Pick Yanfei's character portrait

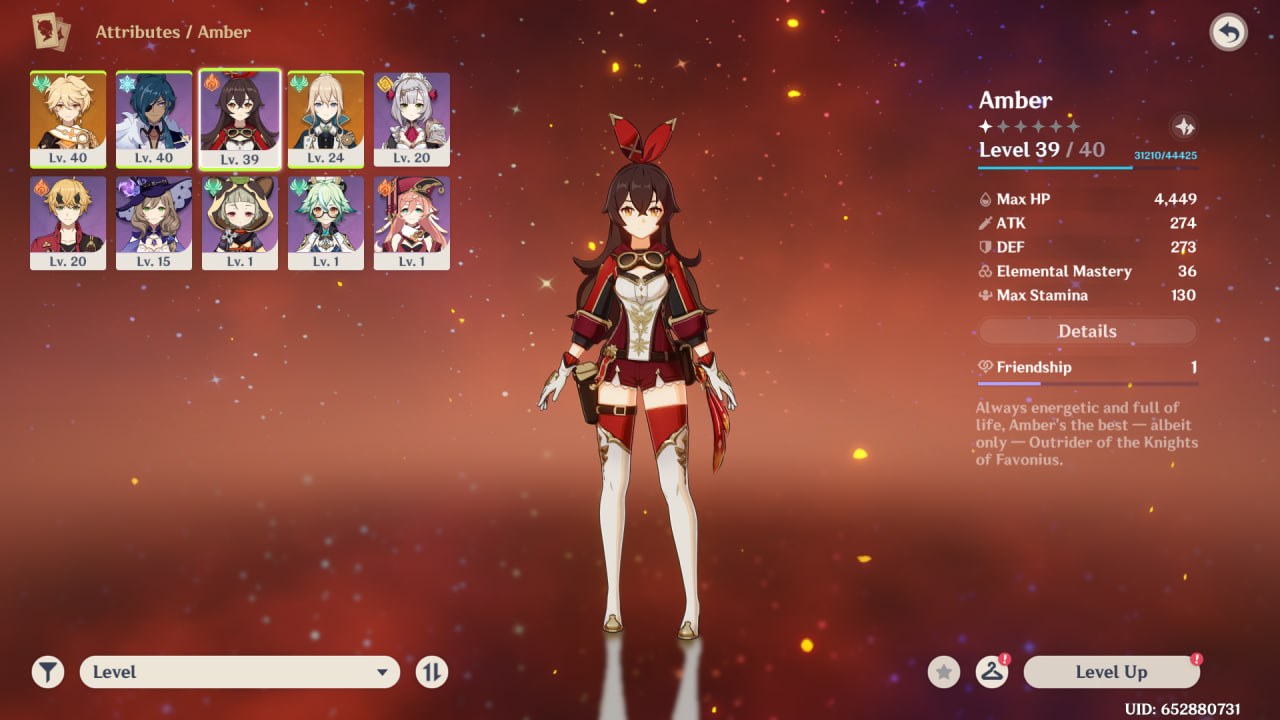coord(412,223)
